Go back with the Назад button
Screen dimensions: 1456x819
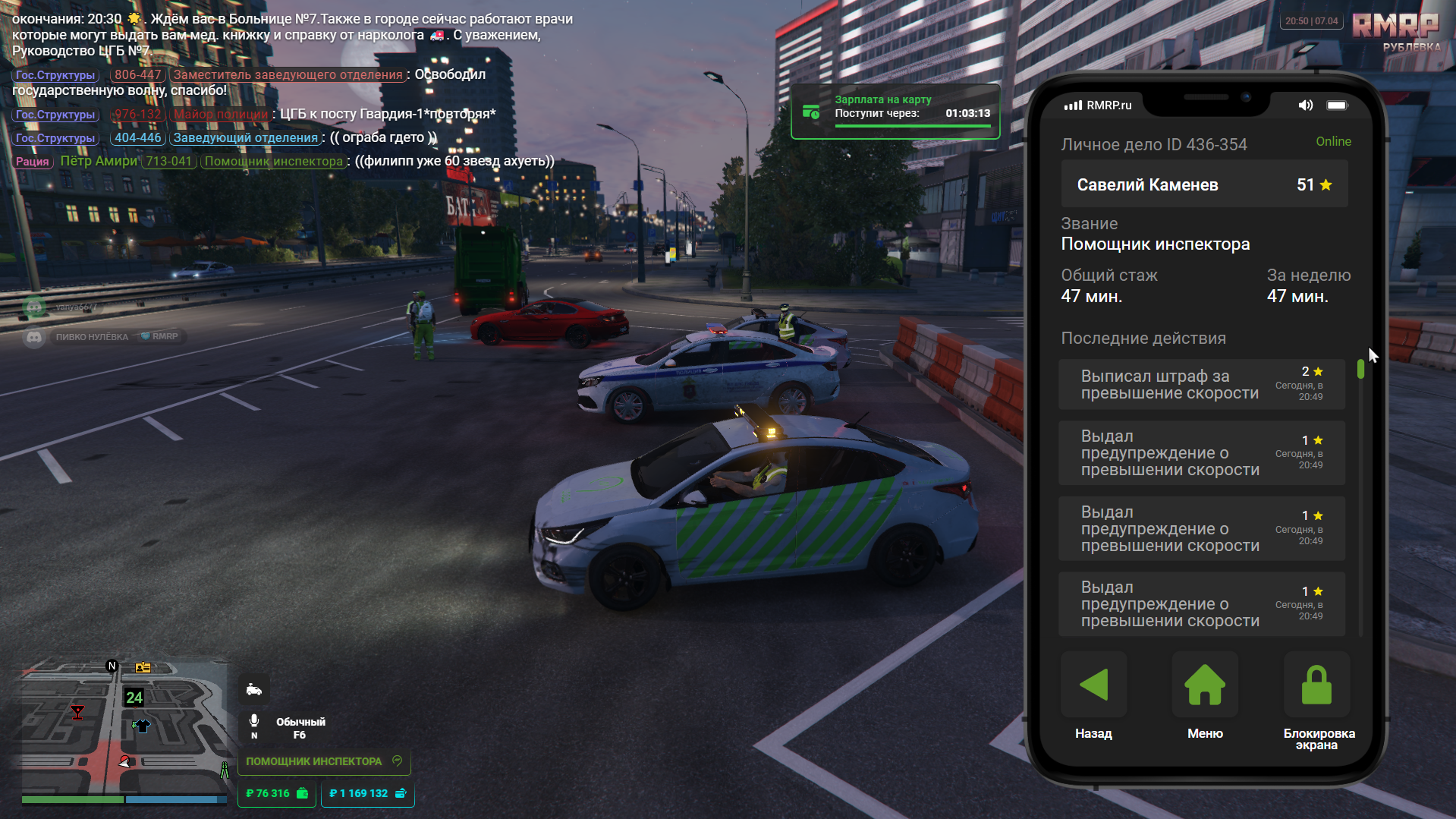coord(1093,685)
